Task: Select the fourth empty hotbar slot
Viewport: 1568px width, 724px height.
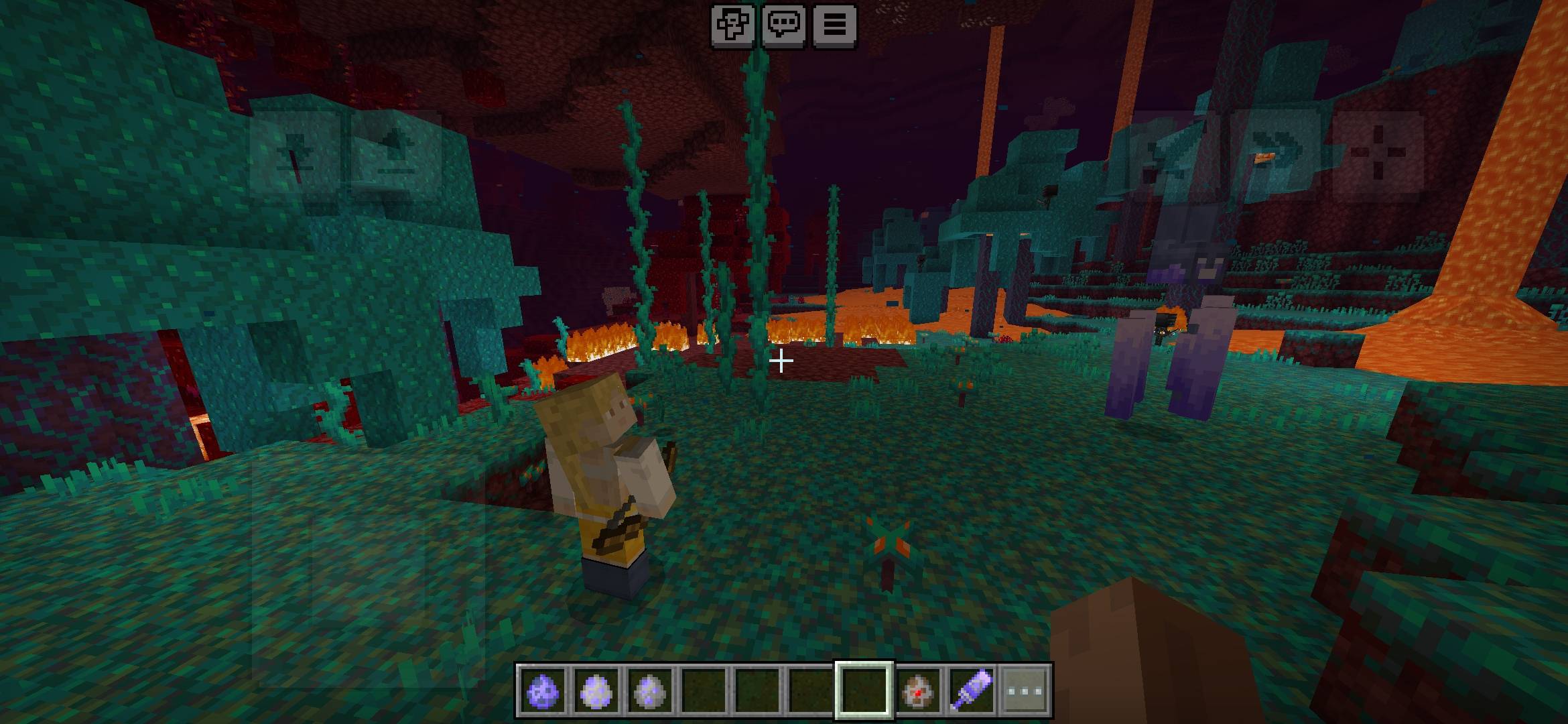Action: (x=704, y=692)
